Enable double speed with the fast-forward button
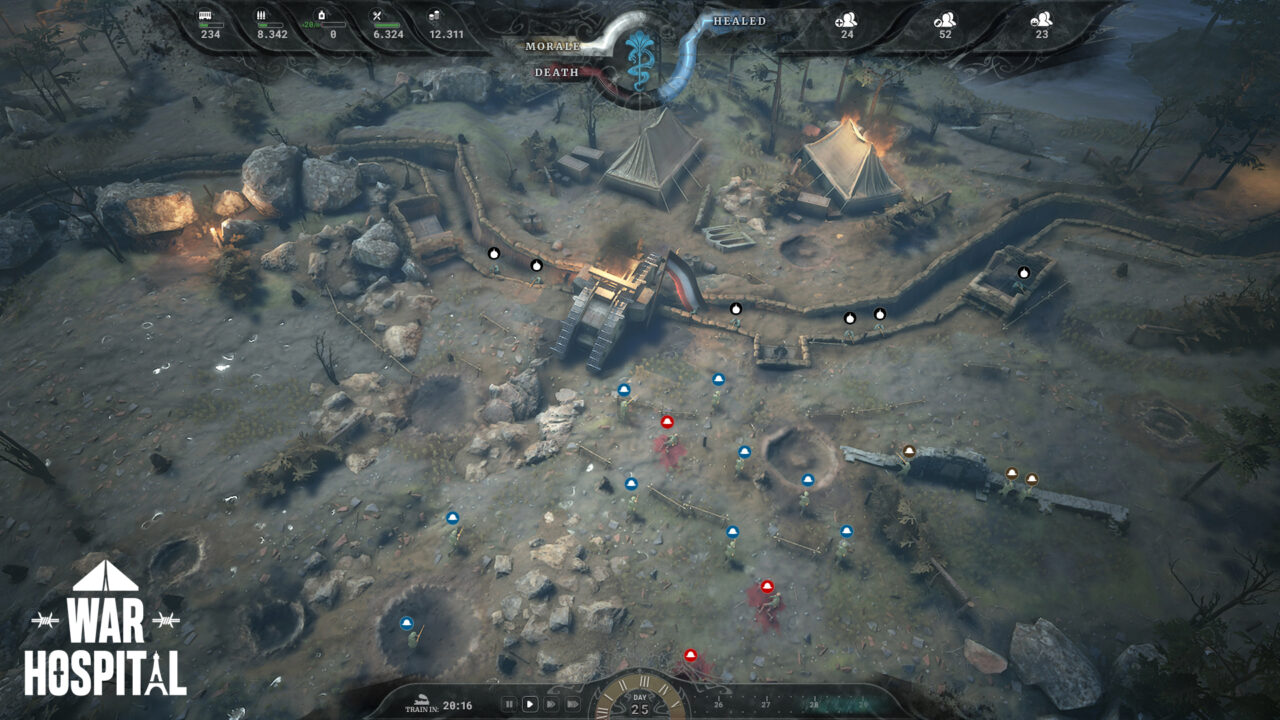This screenshot has height=720, width=1280. 553,704
